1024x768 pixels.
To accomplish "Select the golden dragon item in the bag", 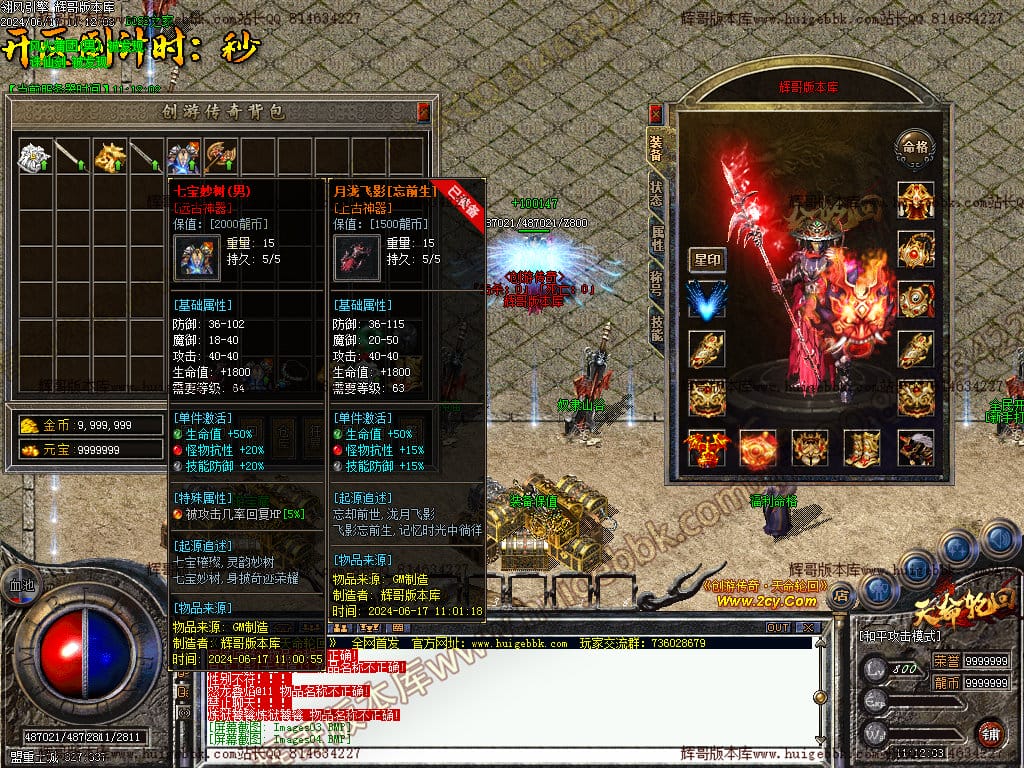I will [109, 156].
